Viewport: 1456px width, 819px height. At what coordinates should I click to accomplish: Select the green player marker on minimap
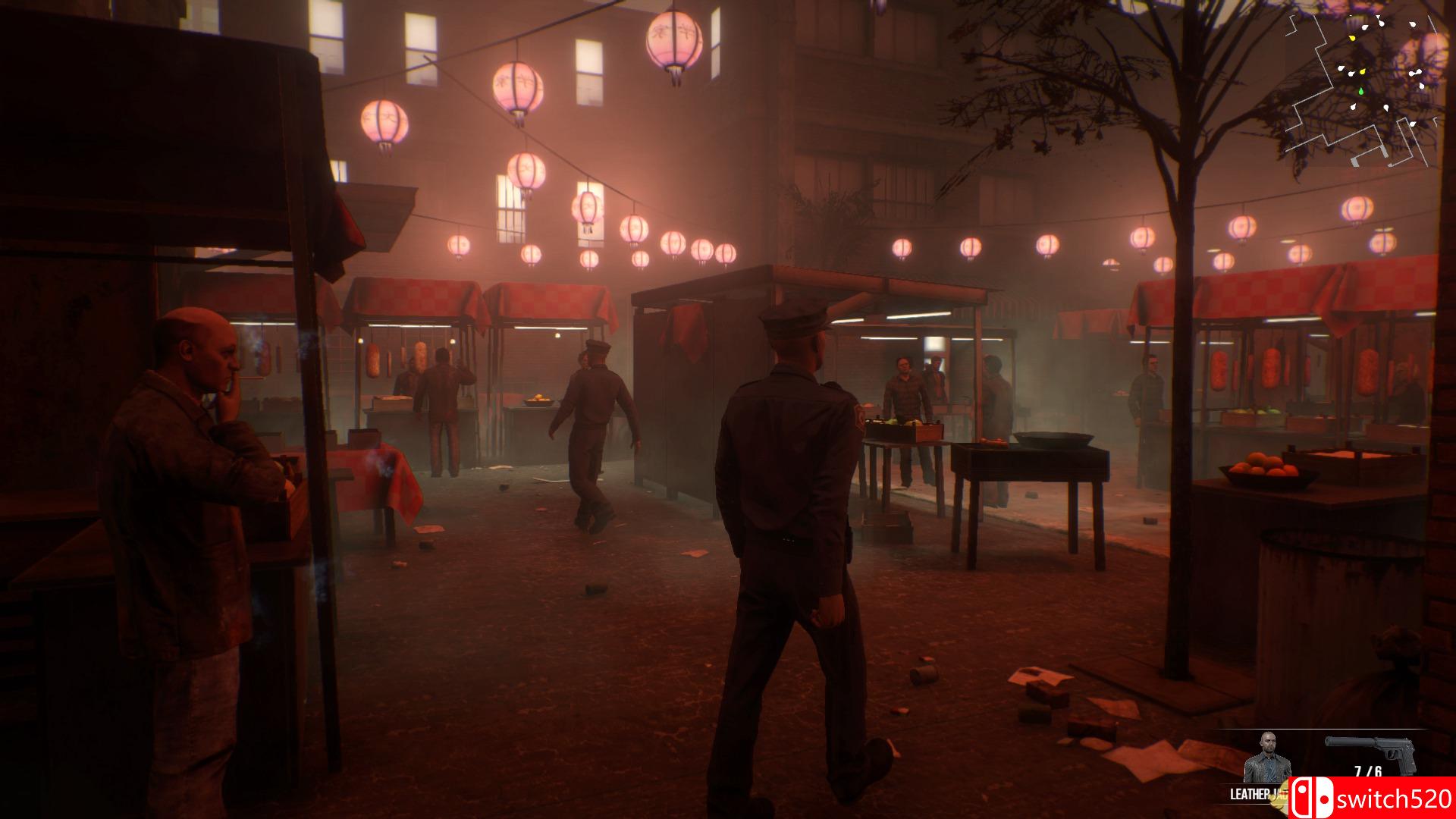[x=1360, y=92]
